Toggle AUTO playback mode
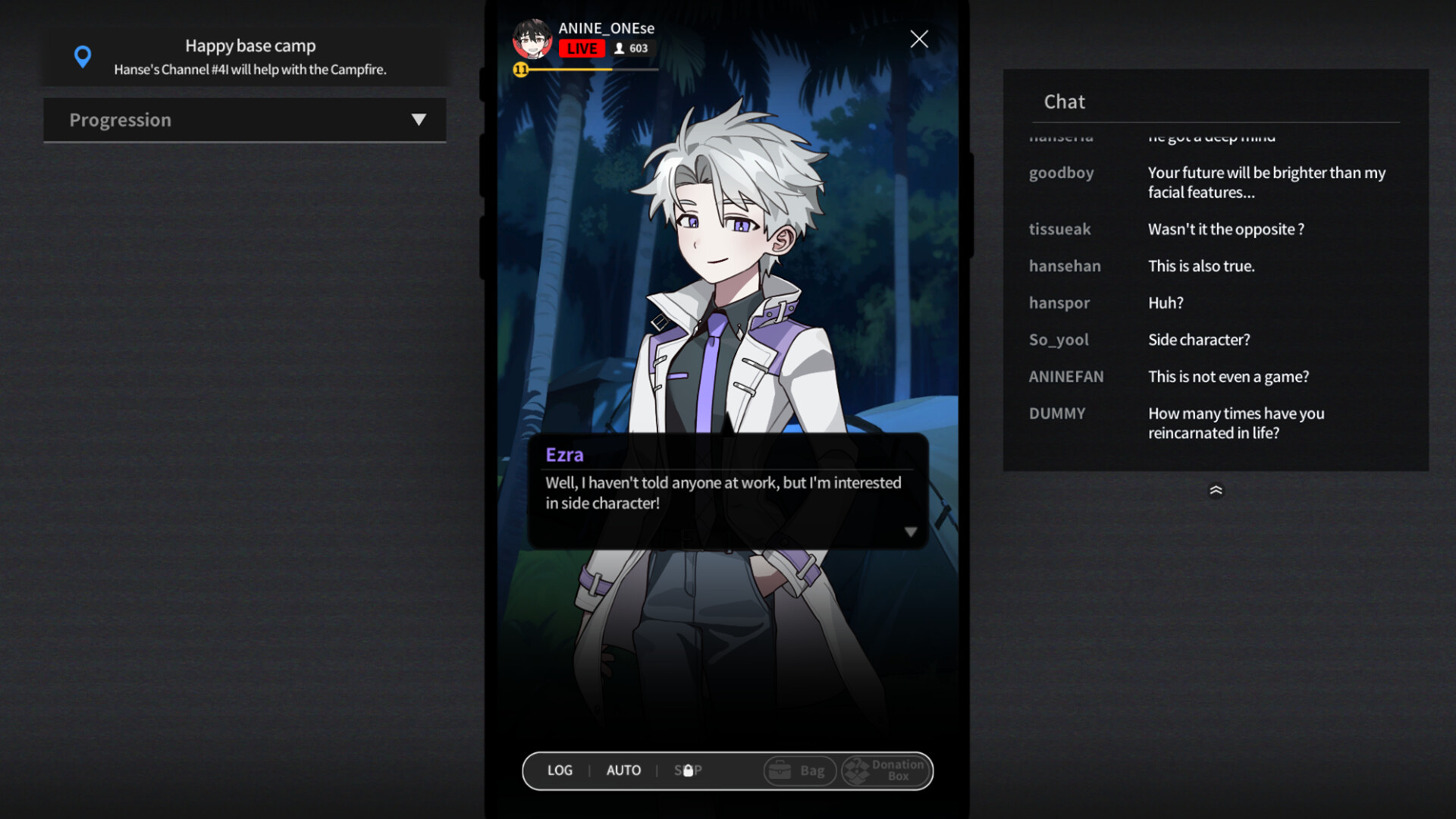Screen dimensions: 1456x819 pyautogui.click(x=623, y=770)
